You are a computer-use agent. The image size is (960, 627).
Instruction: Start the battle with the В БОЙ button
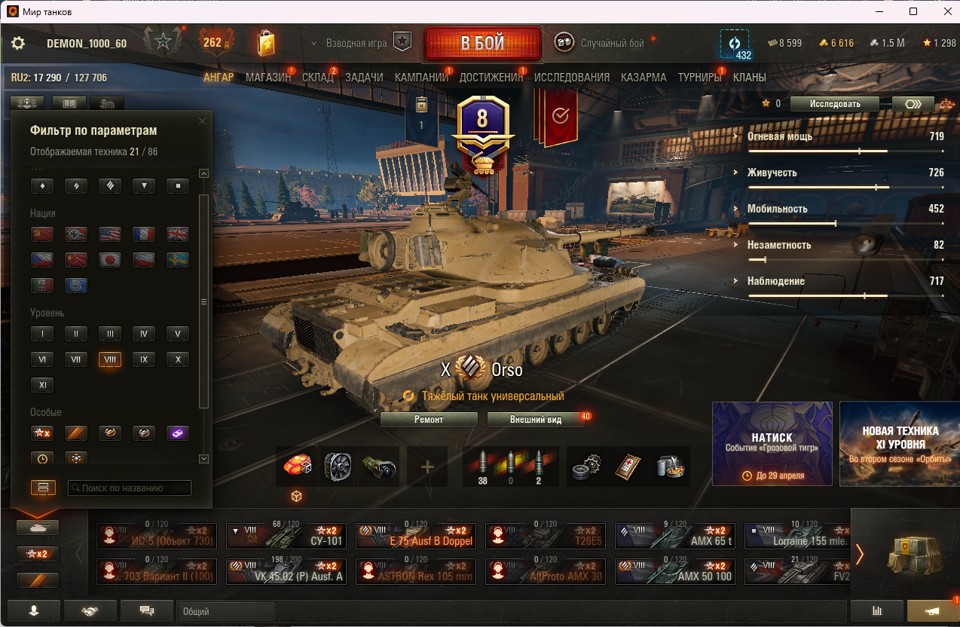tap(482, 44)
